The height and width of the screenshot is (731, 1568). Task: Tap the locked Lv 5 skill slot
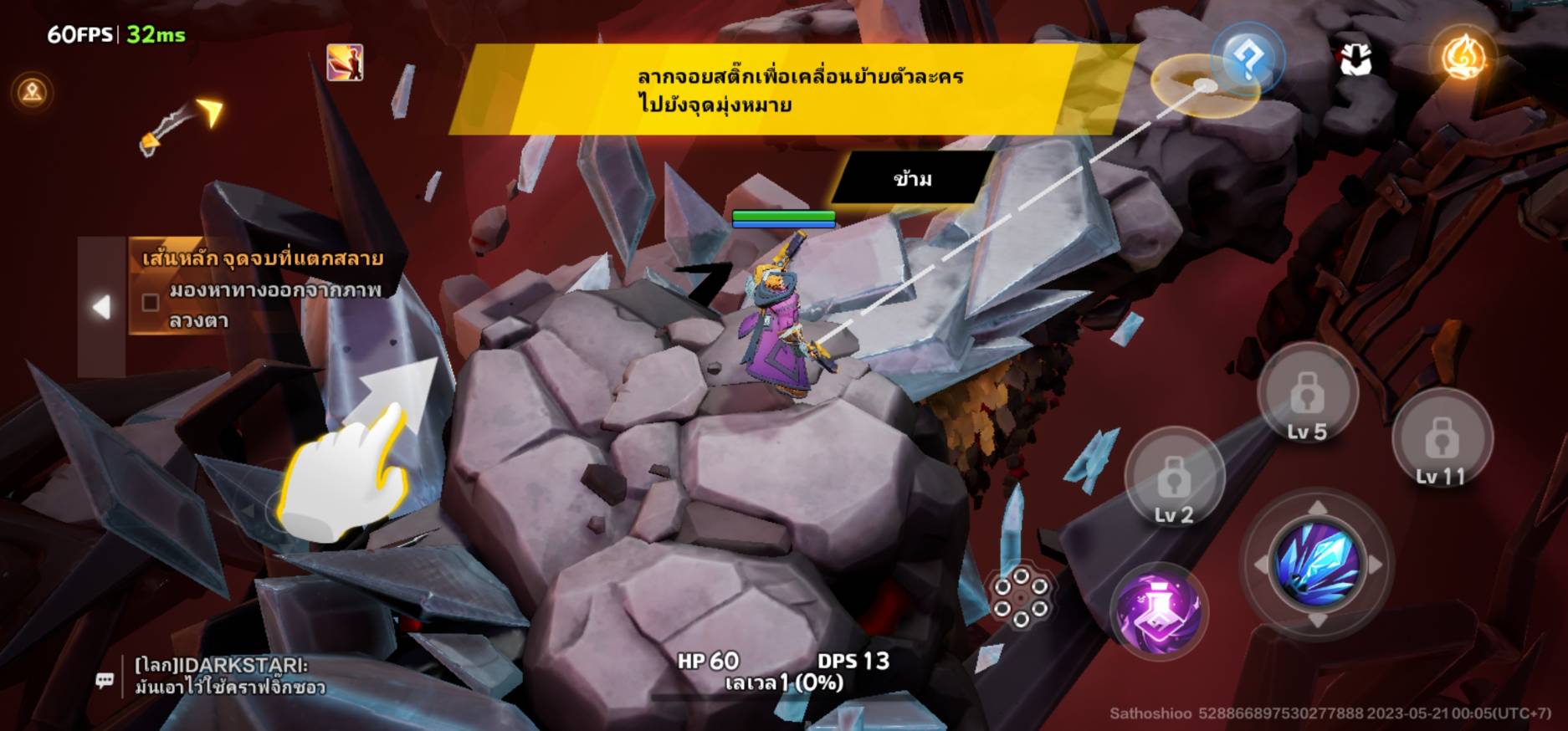pos(1307,395)
